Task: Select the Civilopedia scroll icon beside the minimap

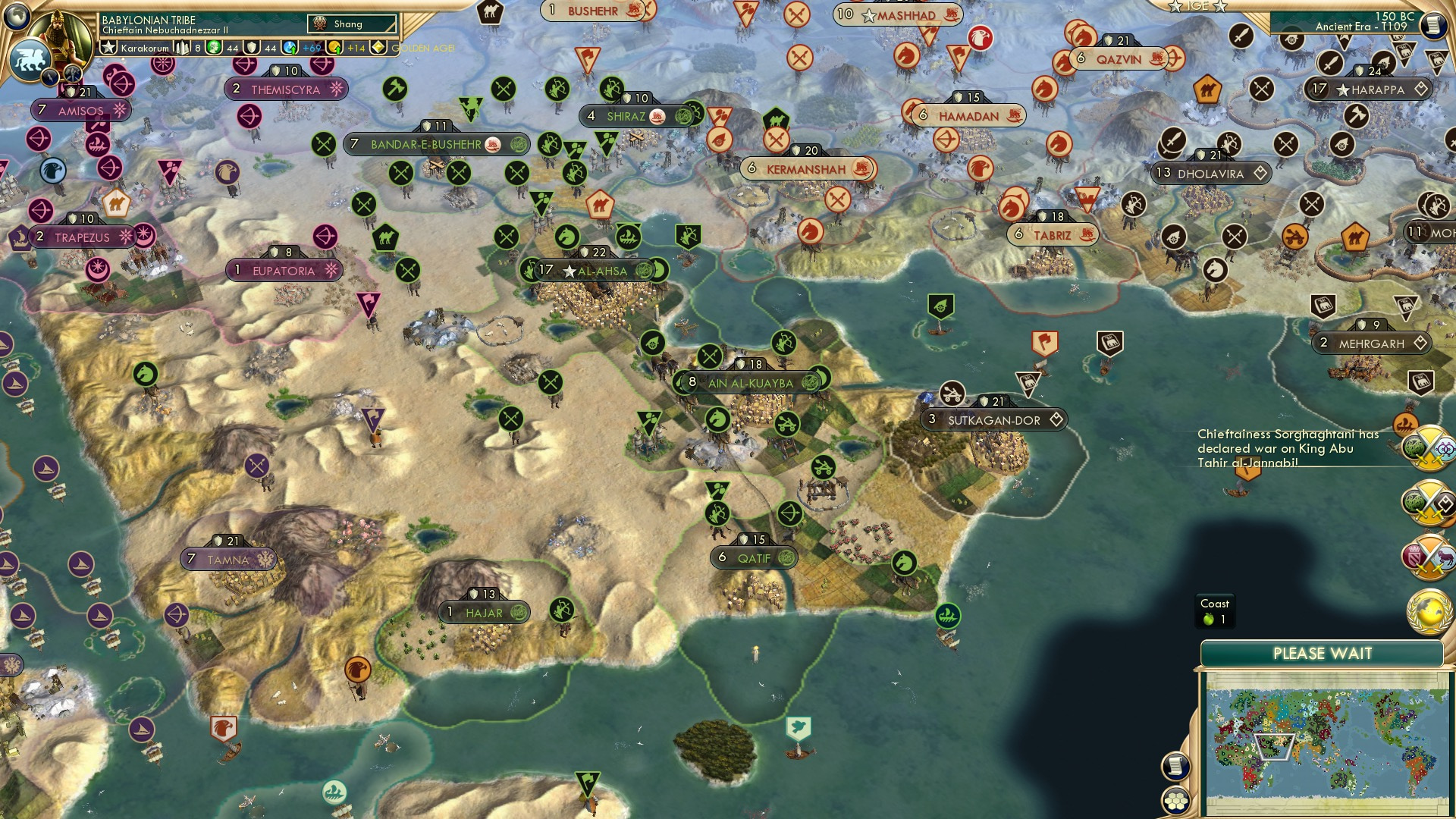Action: coord(1176,766)
